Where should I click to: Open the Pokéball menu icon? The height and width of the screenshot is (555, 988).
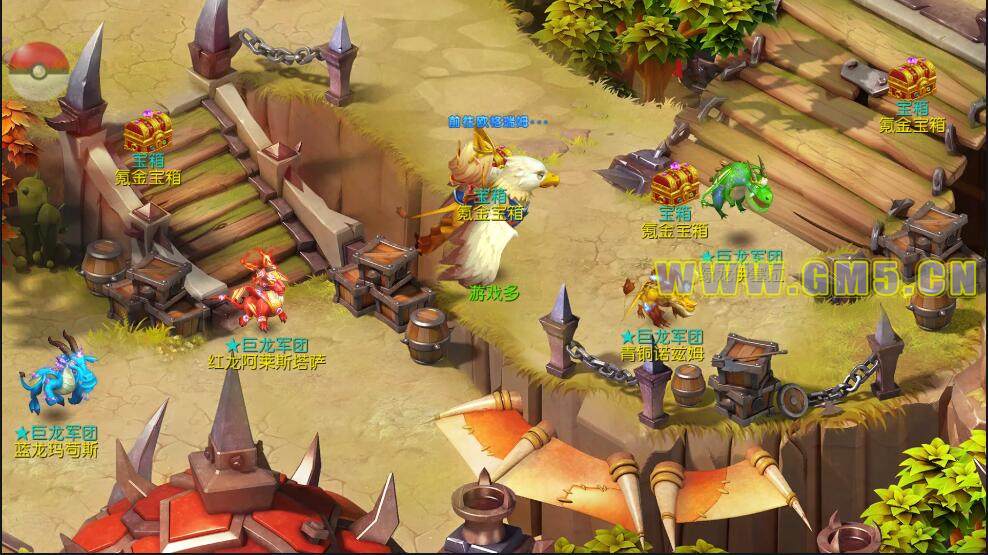tap(40, 72)
